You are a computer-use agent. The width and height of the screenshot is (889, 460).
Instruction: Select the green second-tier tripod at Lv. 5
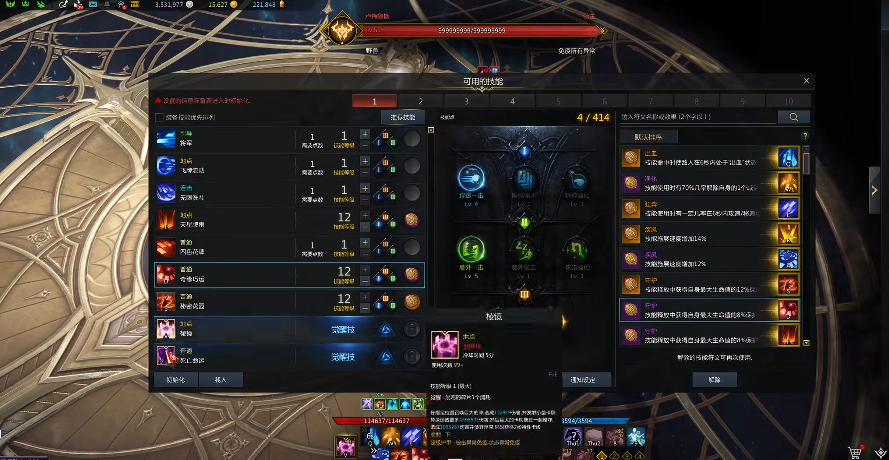pyautogui.click(x=471, y=249)
